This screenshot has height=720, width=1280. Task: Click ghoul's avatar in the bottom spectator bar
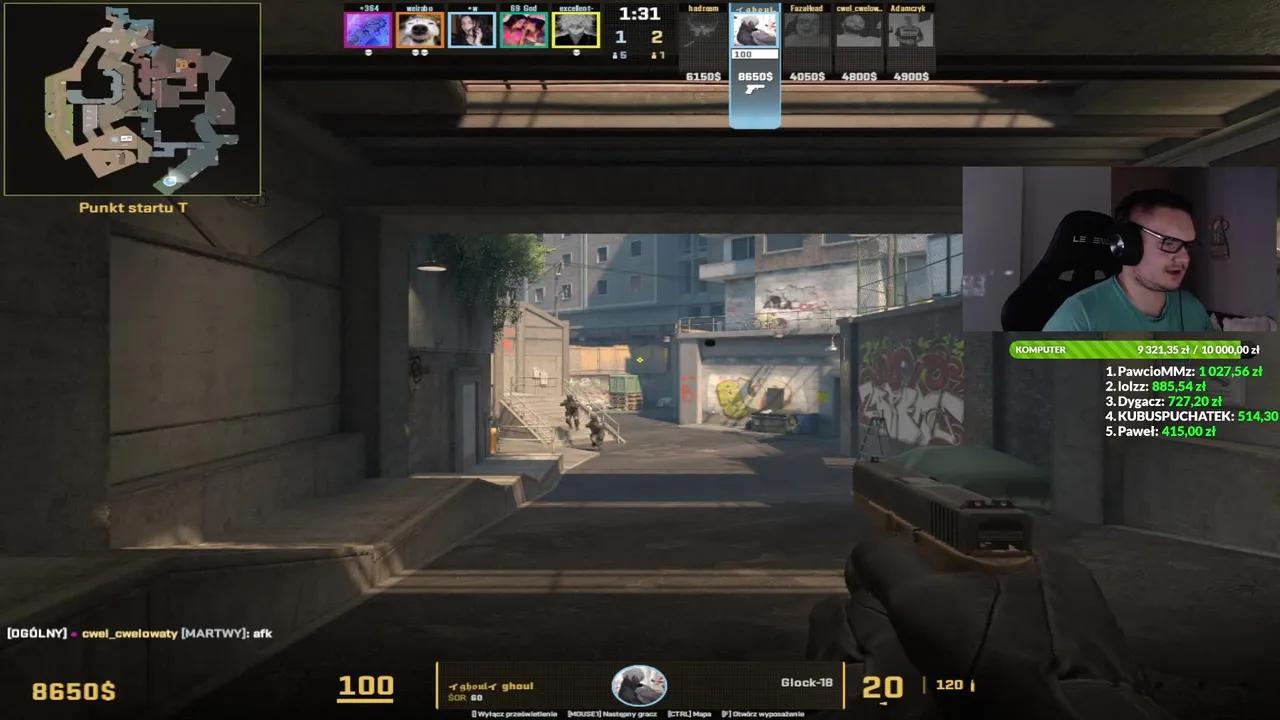(x=639, y=685)
